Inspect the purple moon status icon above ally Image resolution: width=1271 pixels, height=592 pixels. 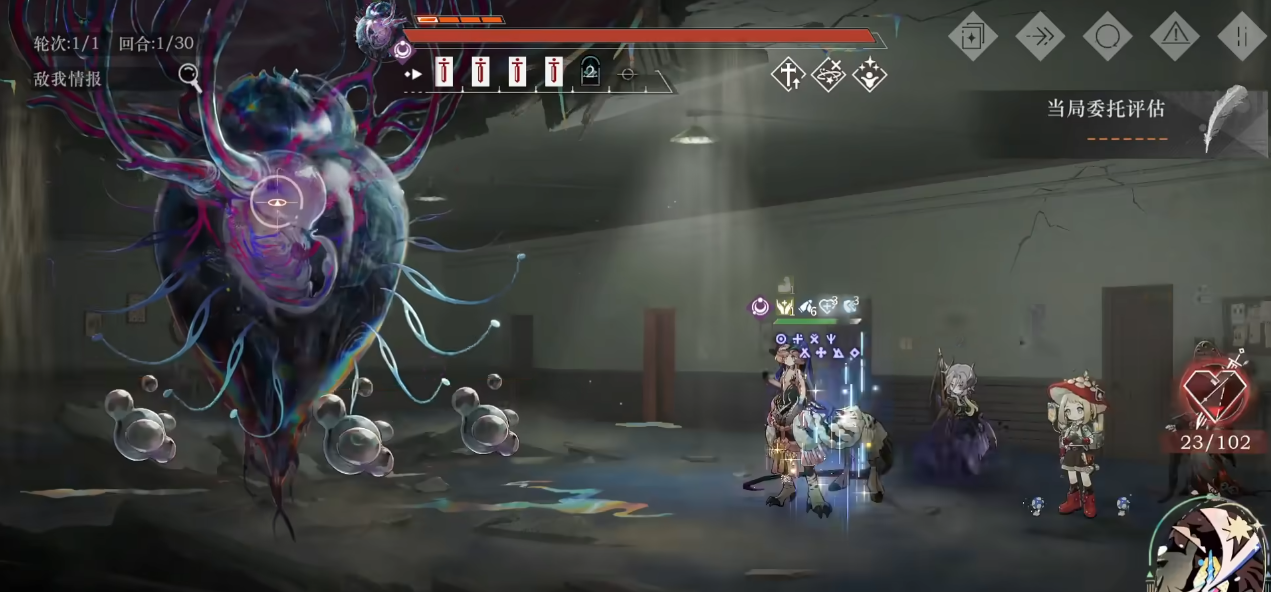(760, 307)
